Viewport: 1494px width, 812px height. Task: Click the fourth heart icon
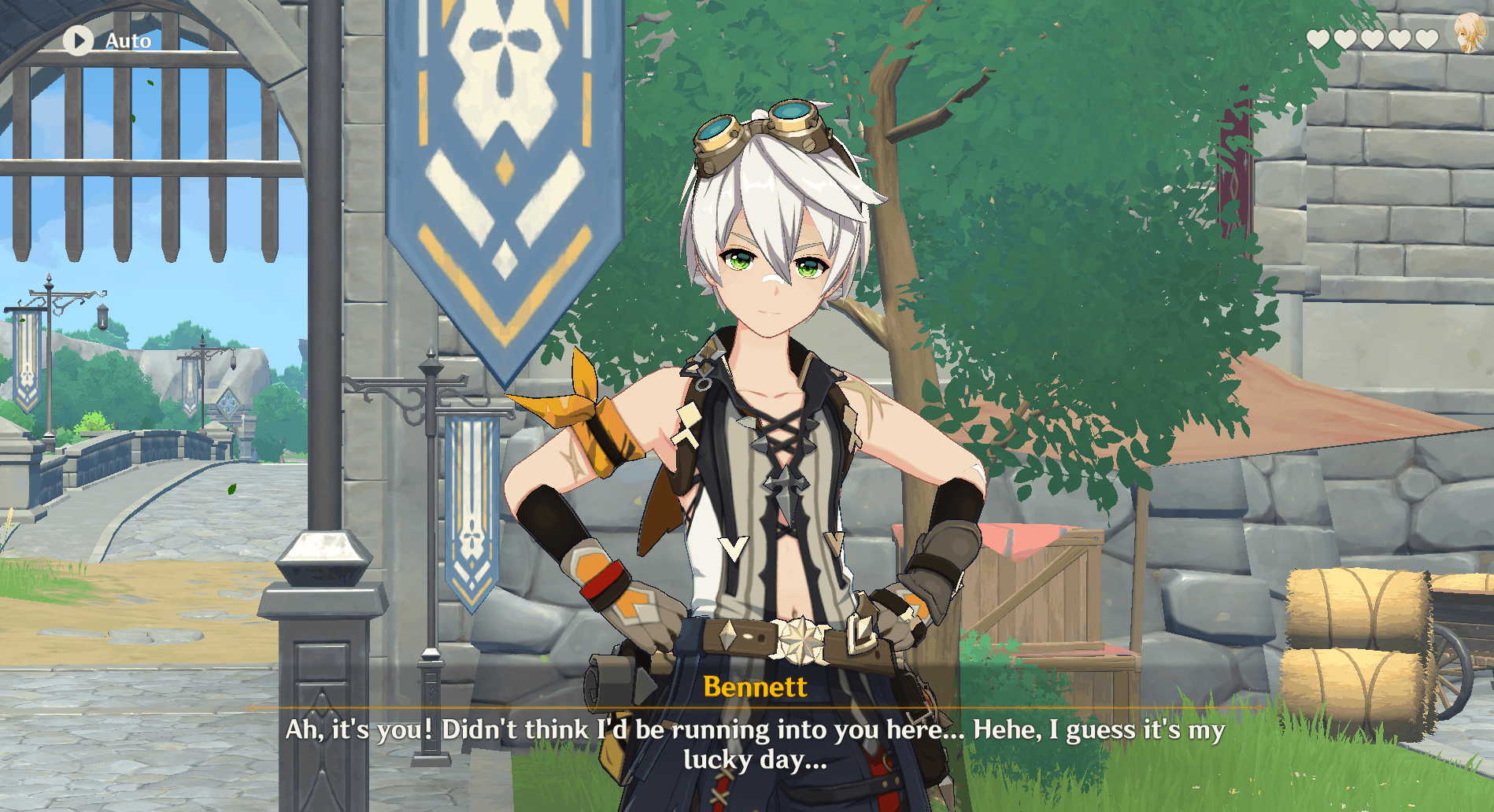[x=1400, y=40]
